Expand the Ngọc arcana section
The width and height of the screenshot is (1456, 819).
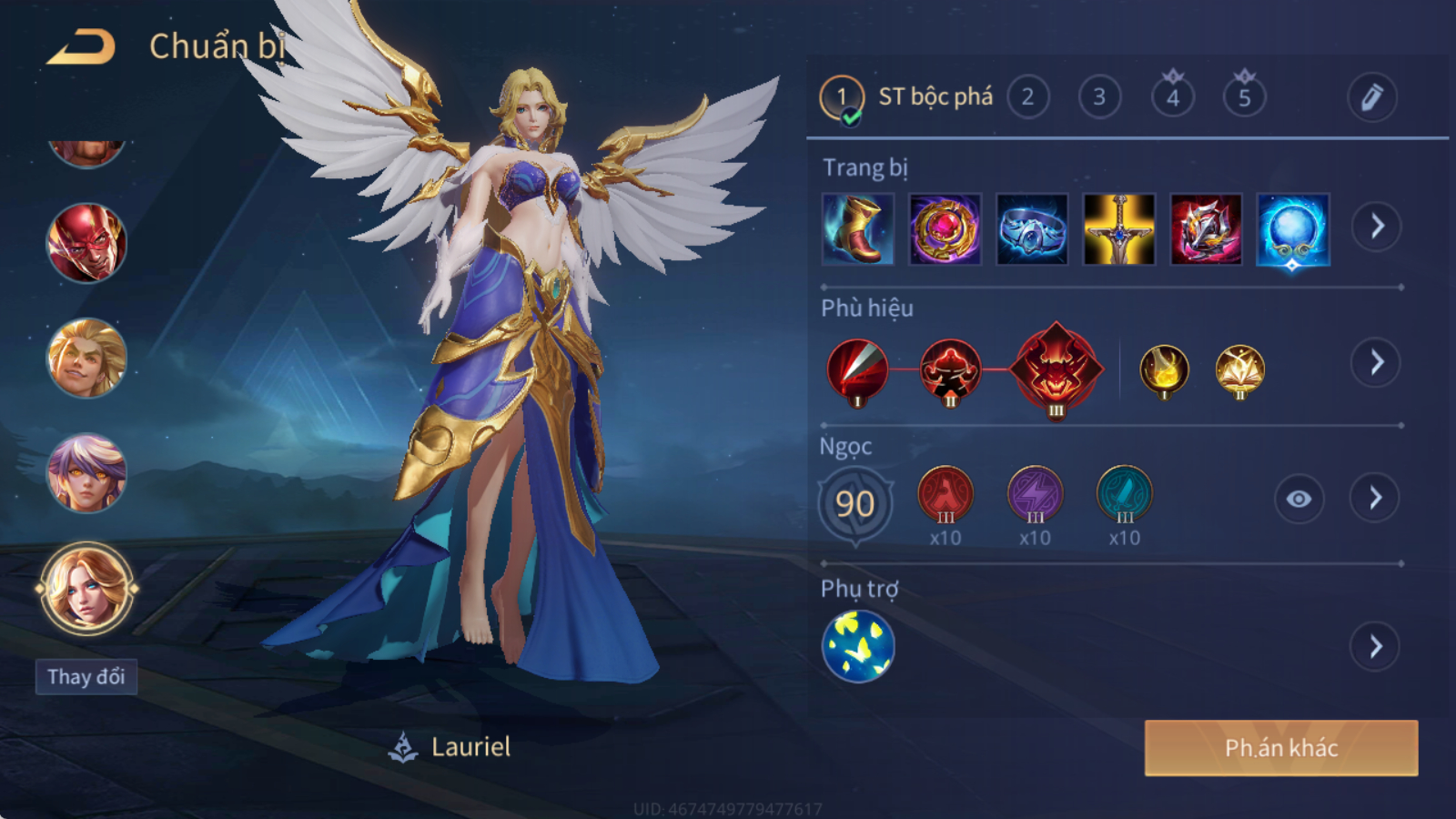pos(1375,498)
